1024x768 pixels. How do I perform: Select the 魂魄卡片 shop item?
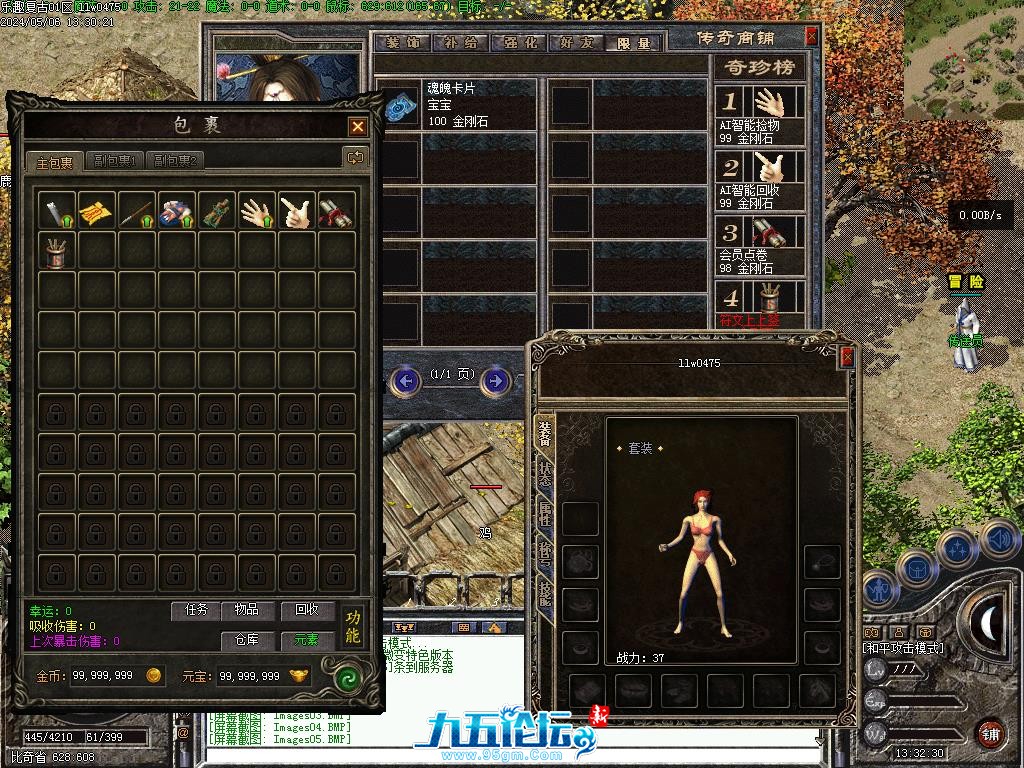click(x=457, y=104)
